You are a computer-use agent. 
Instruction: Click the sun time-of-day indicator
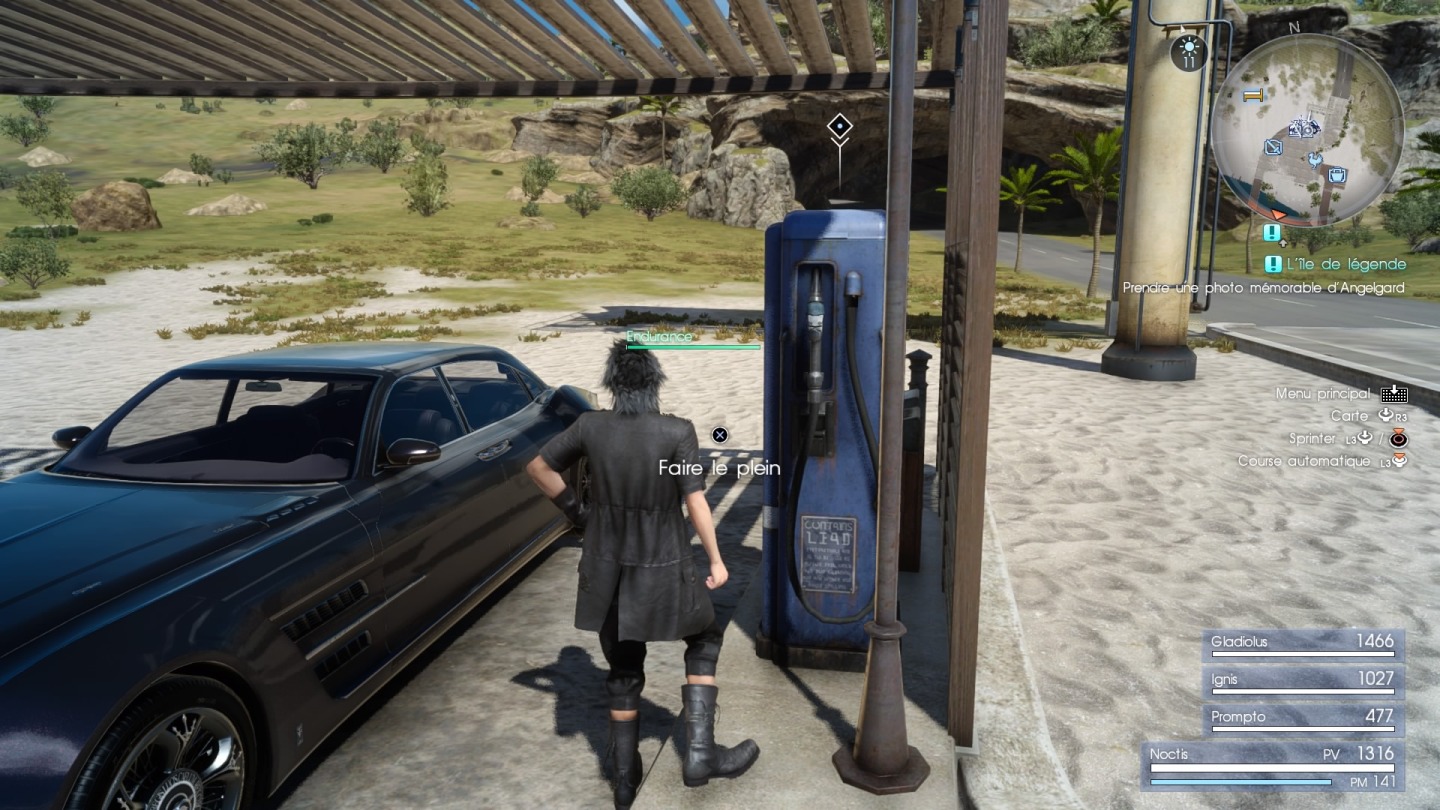coord(1189,50)
